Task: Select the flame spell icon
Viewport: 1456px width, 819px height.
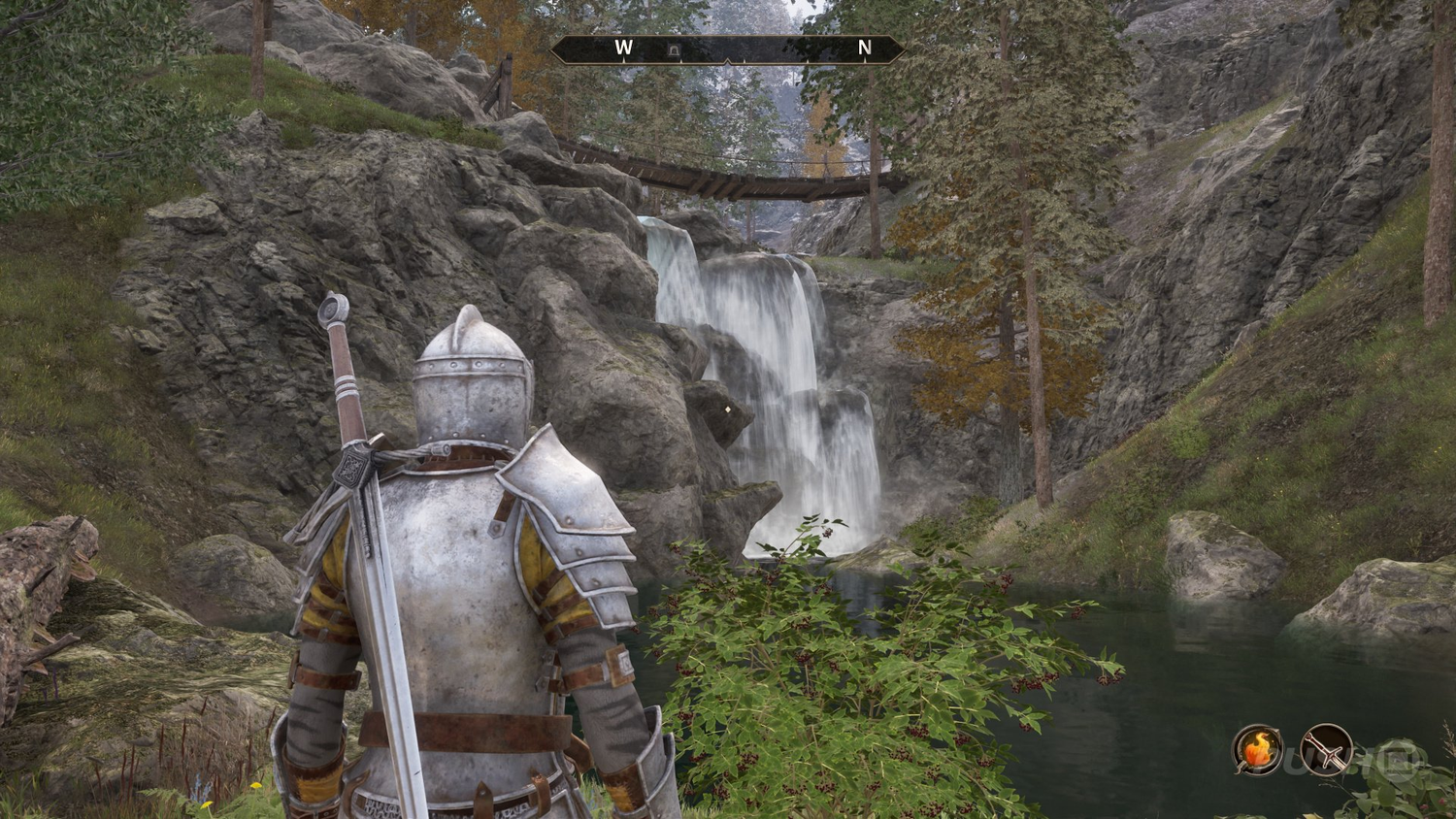Action: (1258, 750)
